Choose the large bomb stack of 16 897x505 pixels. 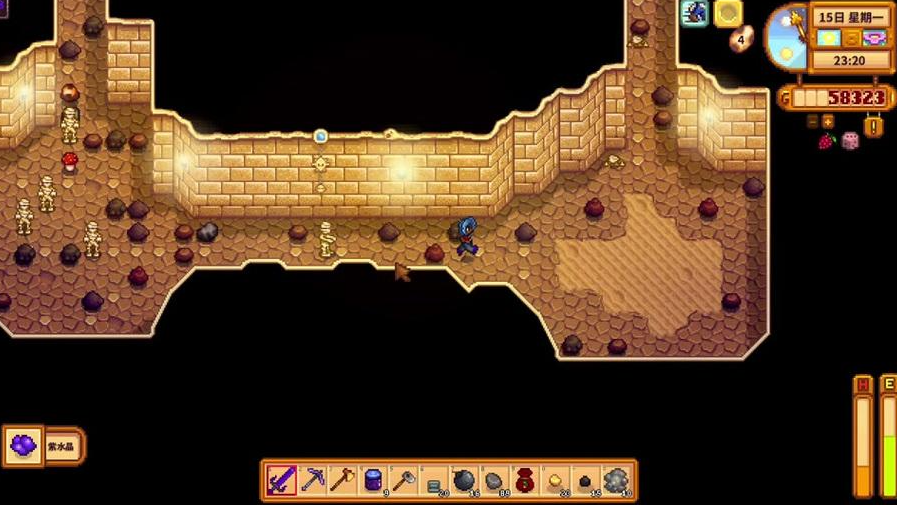(x=464, y=480)
